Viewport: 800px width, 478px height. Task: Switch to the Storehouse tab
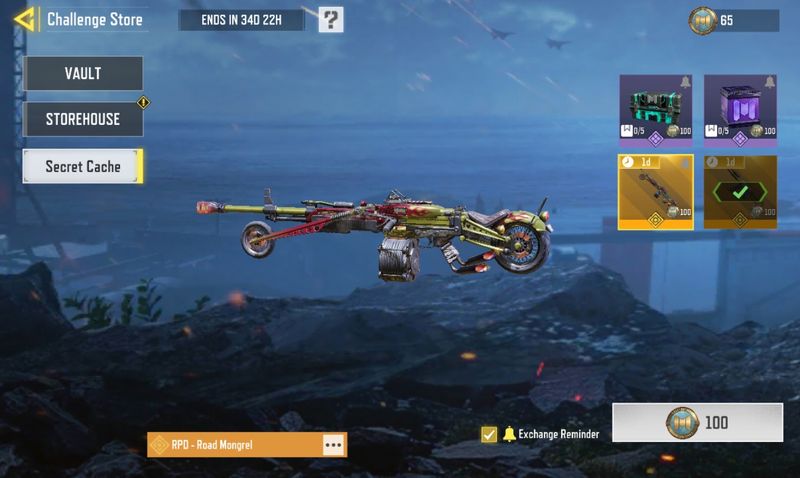(83, 119)
